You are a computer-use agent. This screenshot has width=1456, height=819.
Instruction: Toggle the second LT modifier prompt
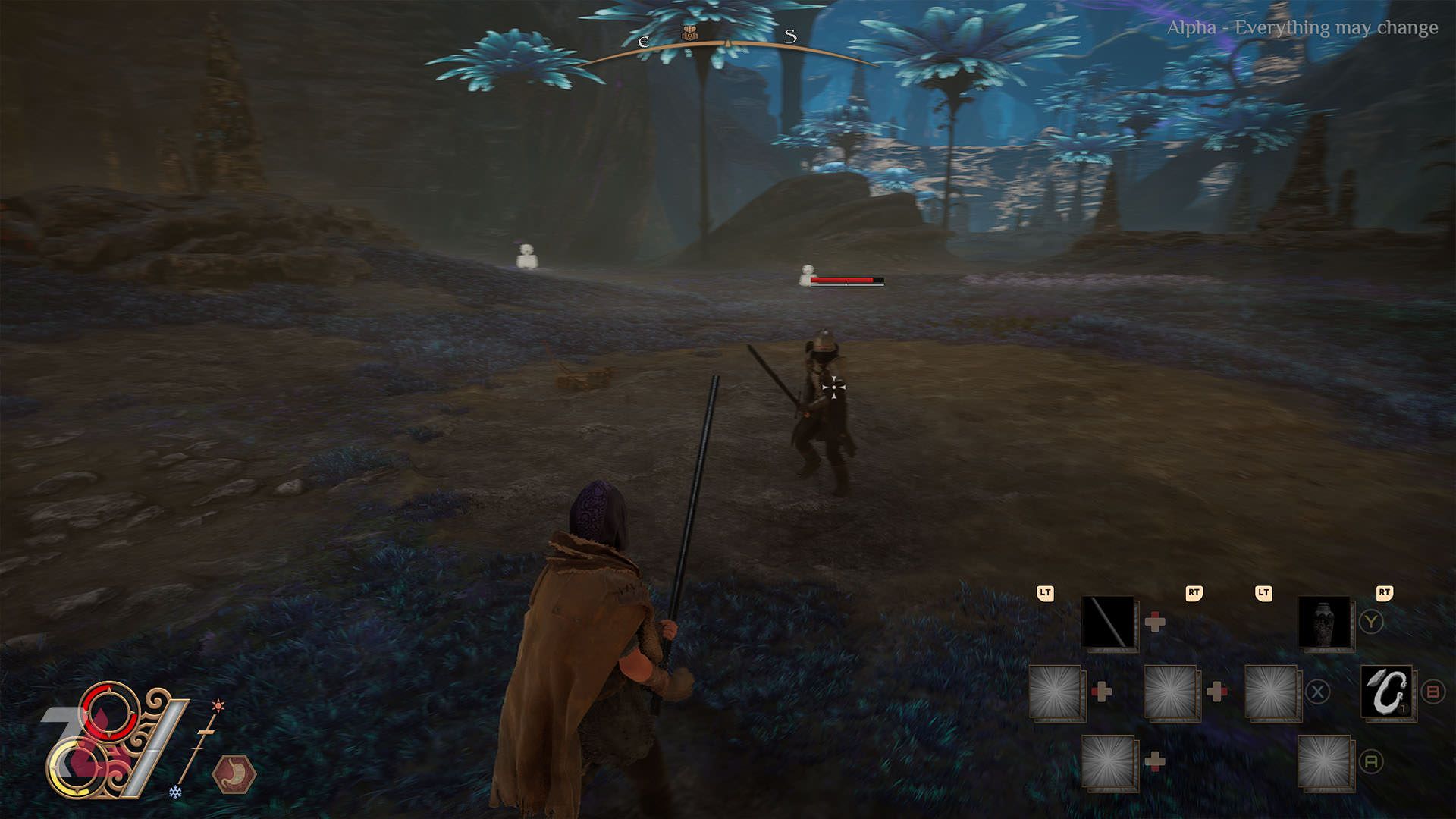[1263, 595]
